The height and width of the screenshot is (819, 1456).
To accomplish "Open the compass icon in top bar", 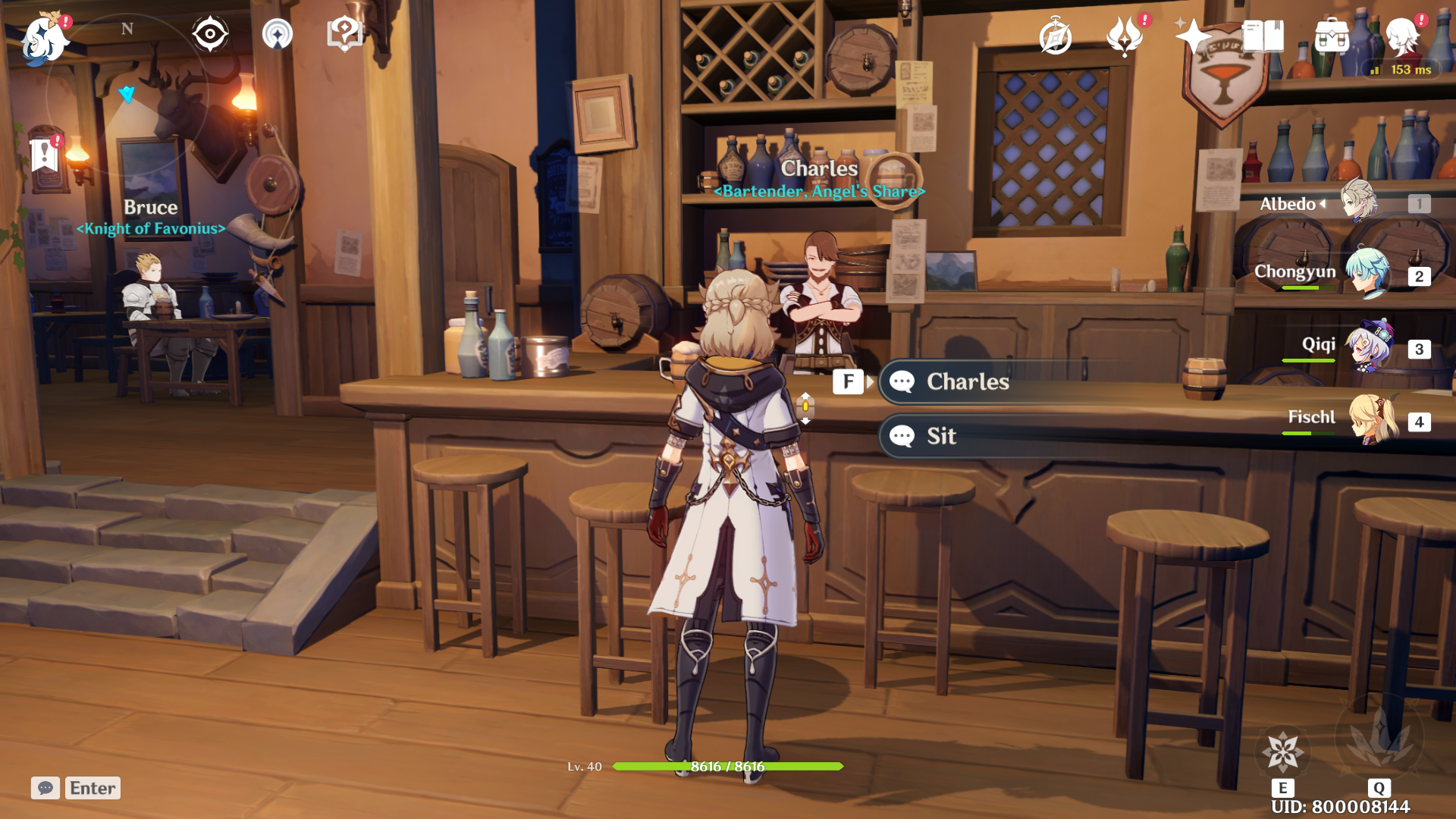I will click(1055, 36).
